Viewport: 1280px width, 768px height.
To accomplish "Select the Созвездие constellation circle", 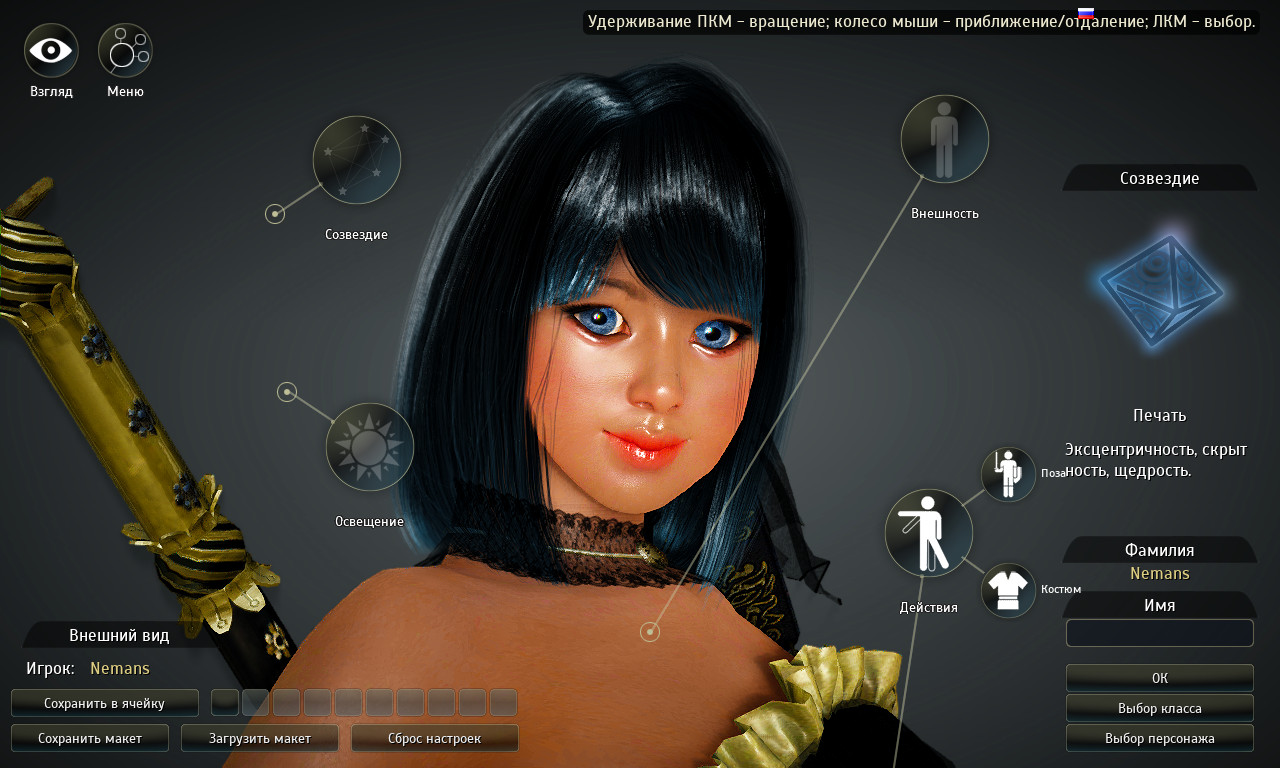I will click(357, 160).
